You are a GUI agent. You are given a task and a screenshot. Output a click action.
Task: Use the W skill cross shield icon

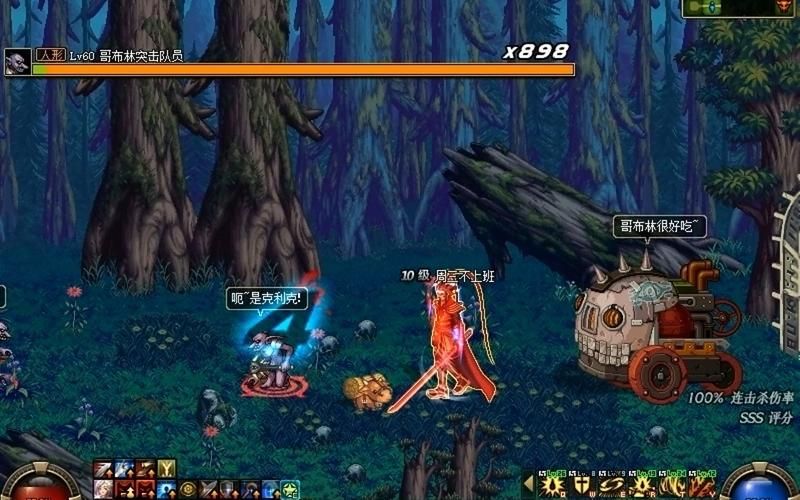(x=580, y=486)
